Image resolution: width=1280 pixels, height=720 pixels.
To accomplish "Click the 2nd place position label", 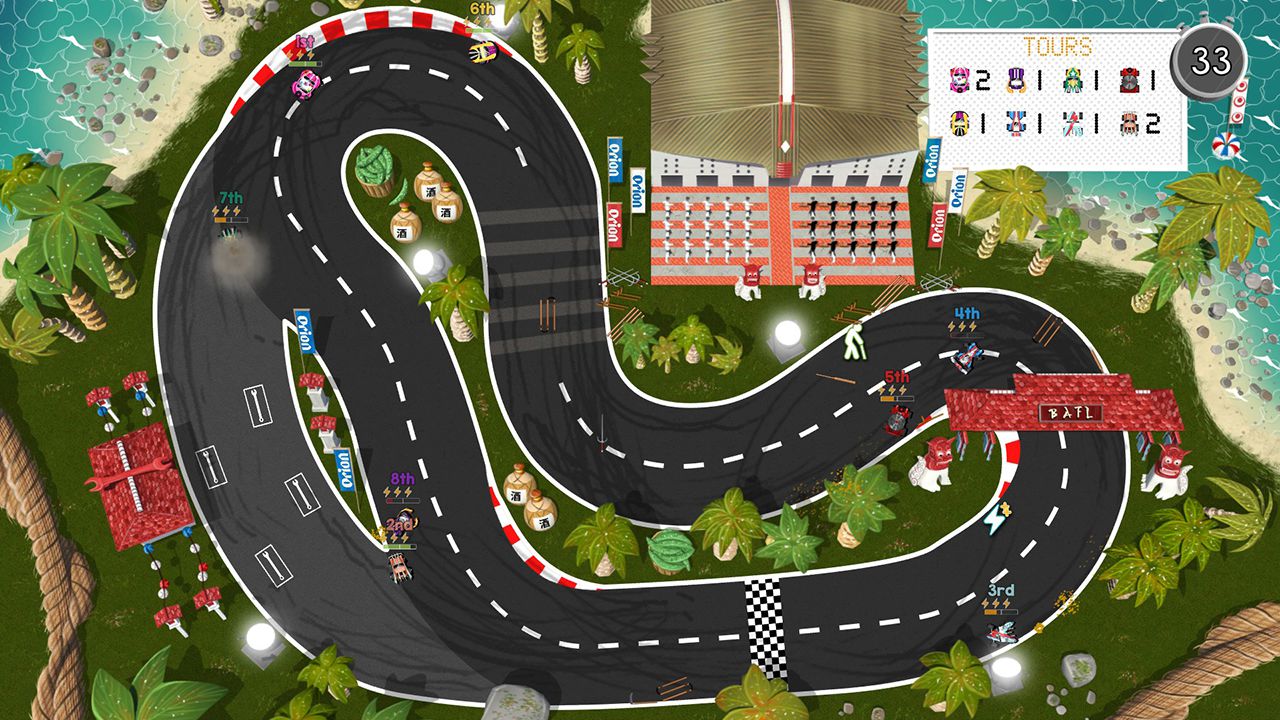I will coord(397,523).
